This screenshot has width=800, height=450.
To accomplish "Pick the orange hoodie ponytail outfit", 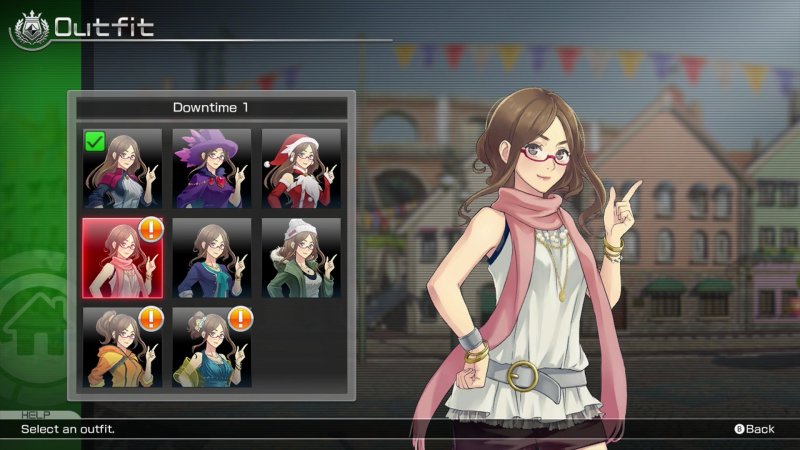I will 122,347.
